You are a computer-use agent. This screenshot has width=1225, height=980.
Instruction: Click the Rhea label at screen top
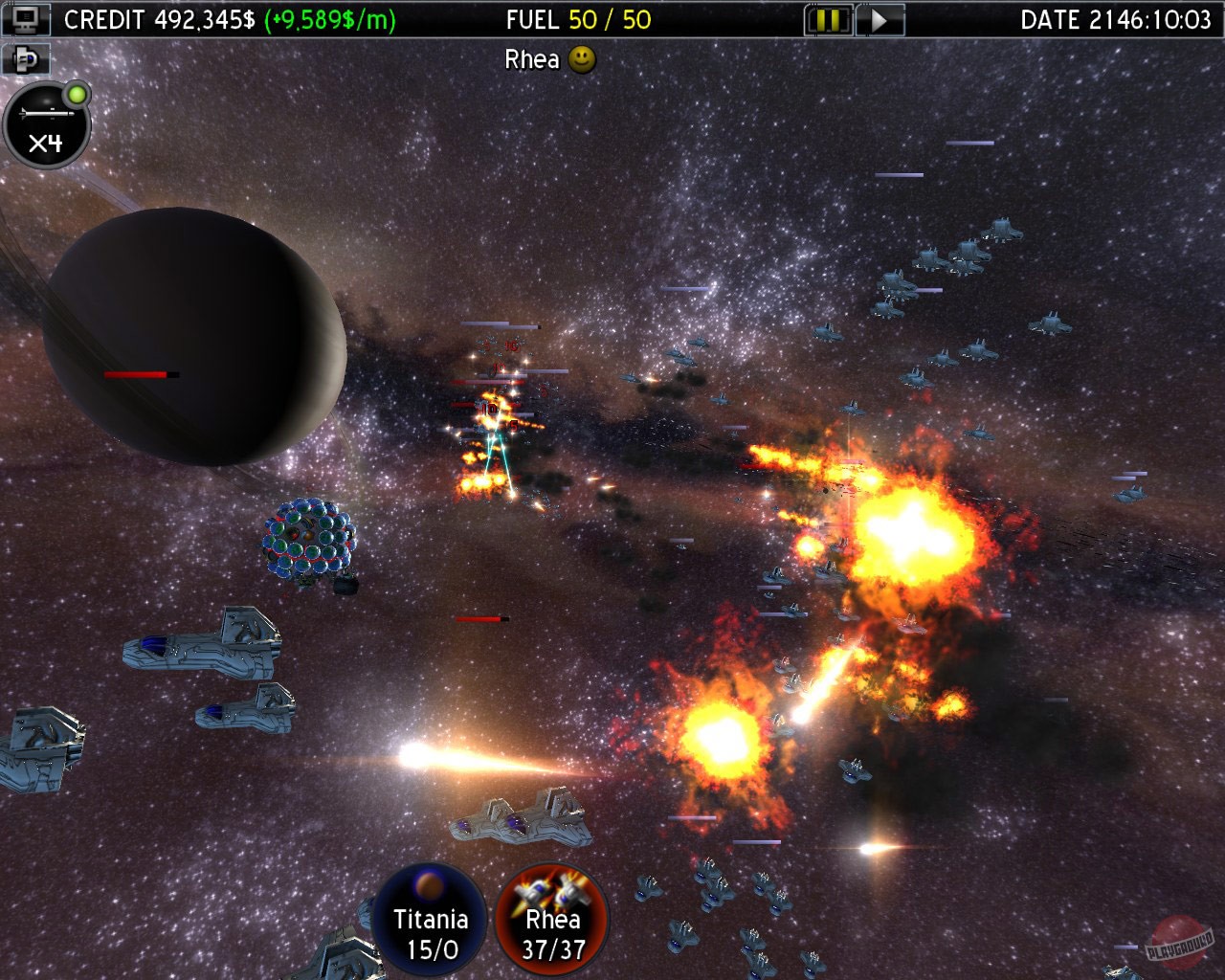[x=532, y=59]
